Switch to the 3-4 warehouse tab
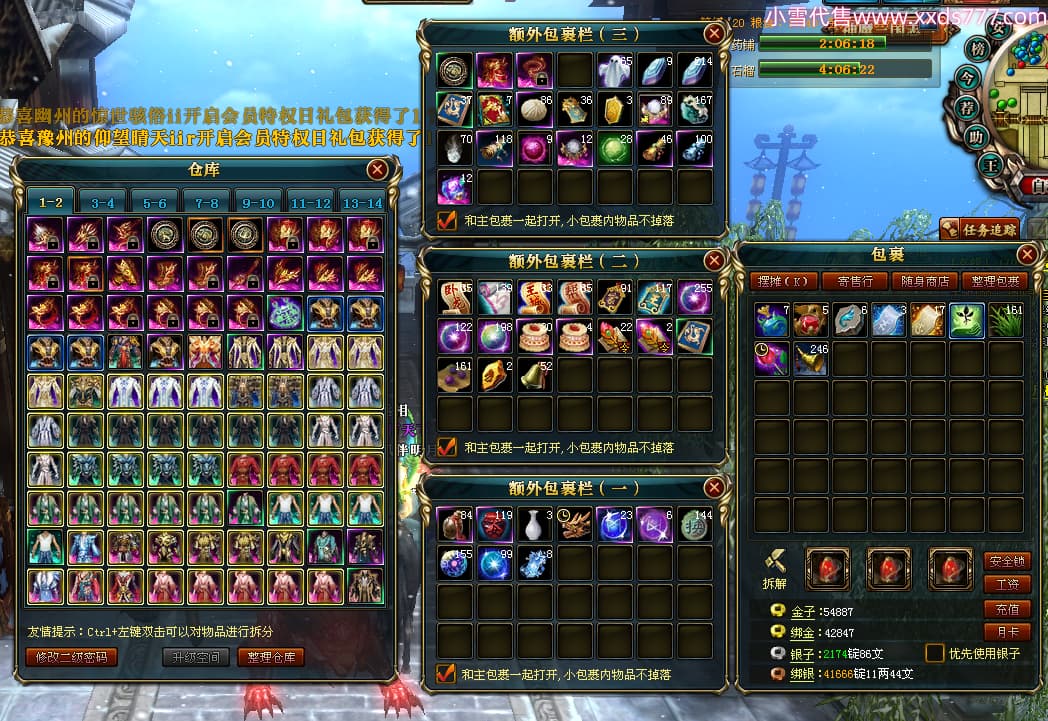Screen dimensions: 1048x721 (103, 202)
